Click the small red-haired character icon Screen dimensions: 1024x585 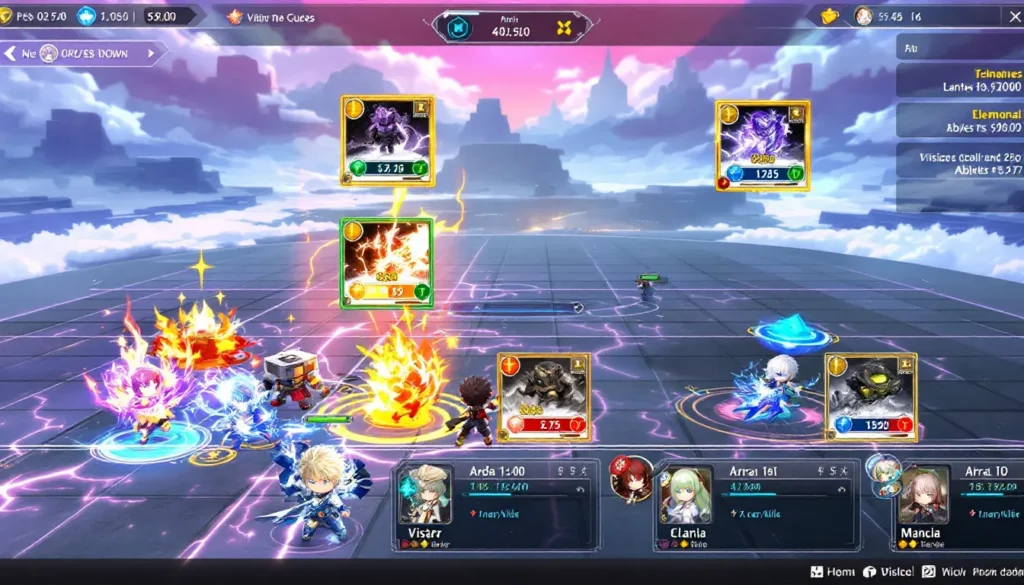[631, 478]
